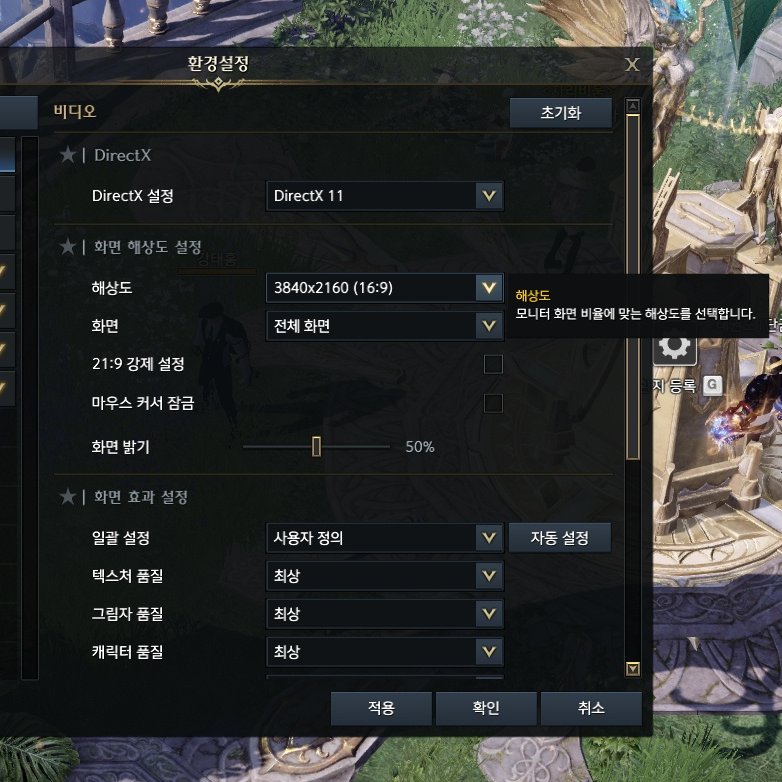782x782 pixels.
Task: Open the 그림자 품질 dropdown
Action: pyautogui.click(x=385, y=614)
